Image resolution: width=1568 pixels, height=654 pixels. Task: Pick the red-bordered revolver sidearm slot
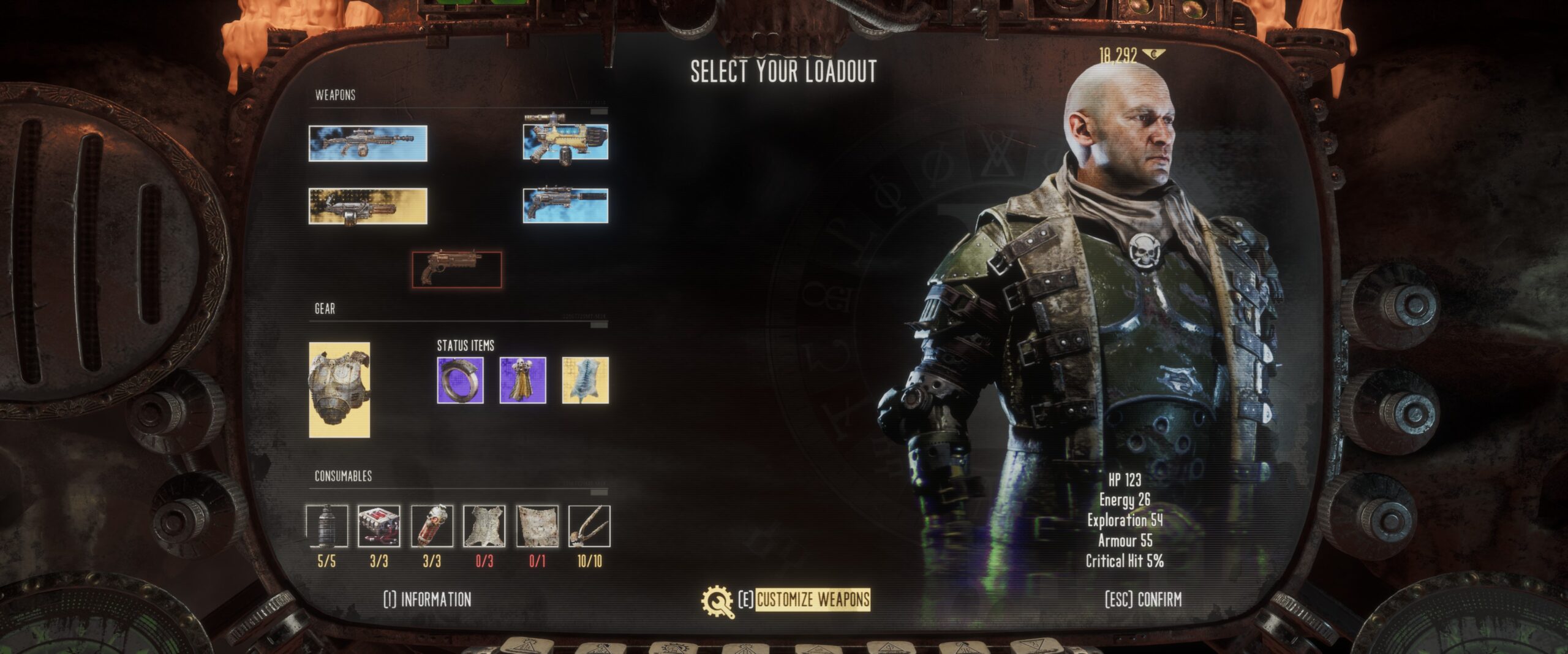(x=457, y=269)
